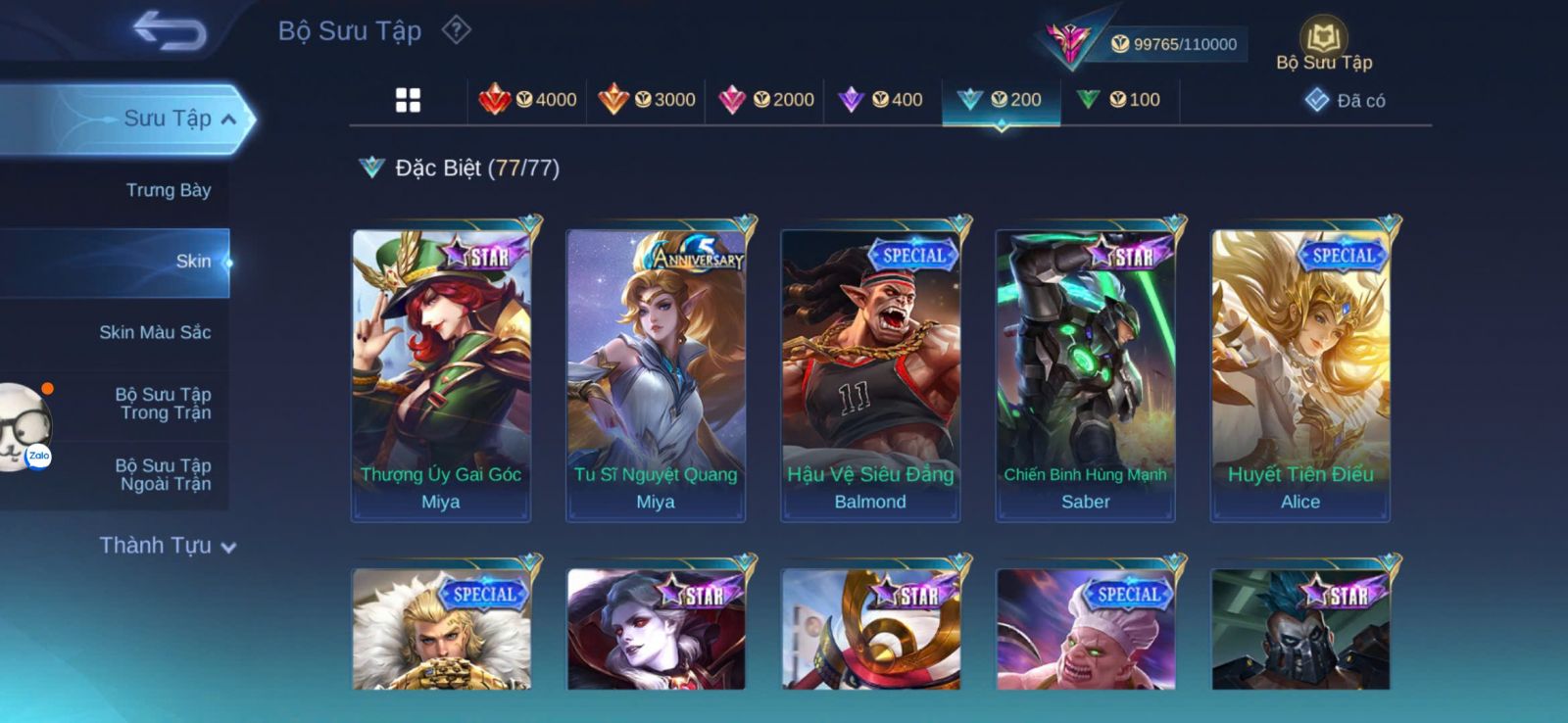Go back using the return arrow
The height and width of the screenshot is (723, 1568).
169,30
